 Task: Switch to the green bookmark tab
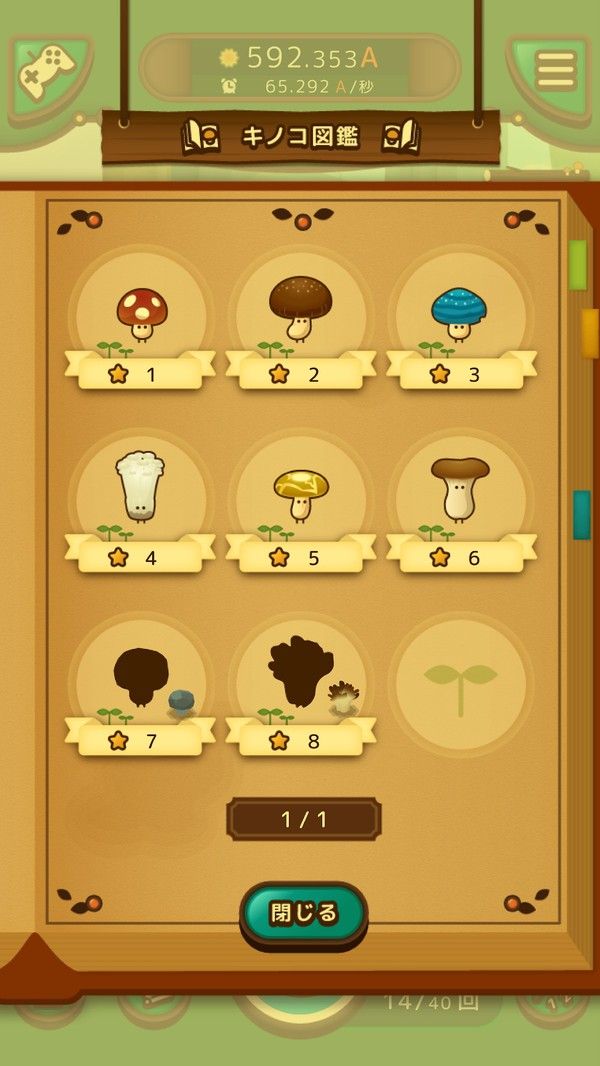point(578,265)
